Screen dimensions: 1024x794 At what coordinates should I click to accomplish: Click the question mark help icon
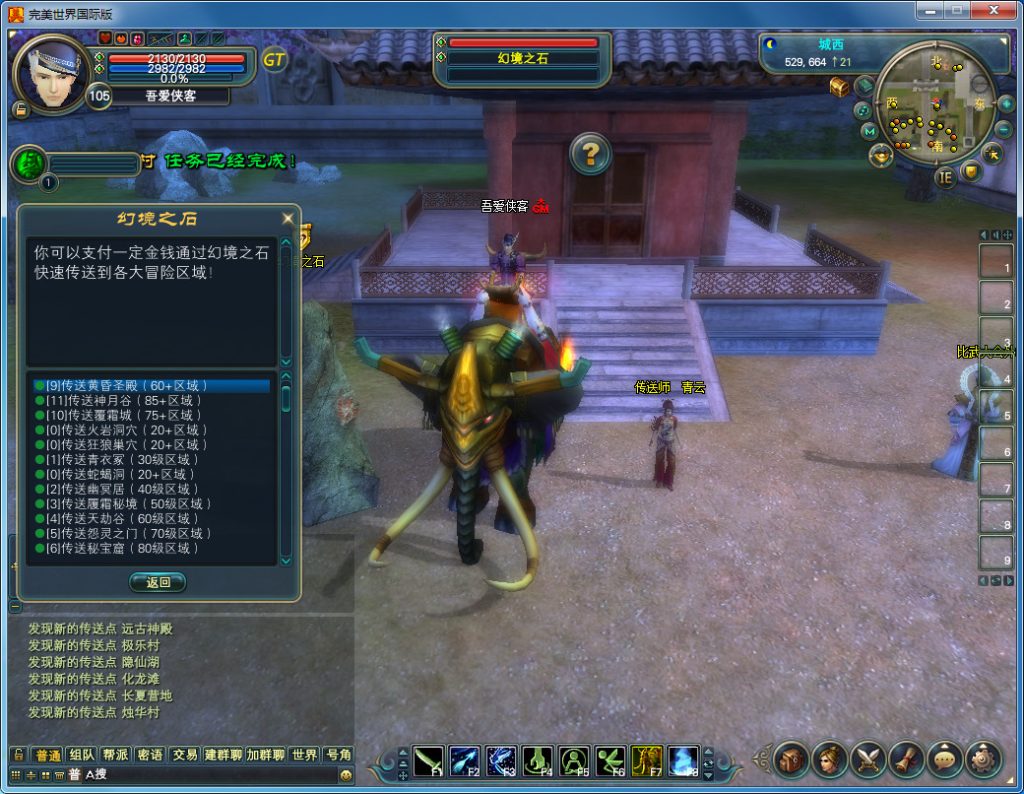[x=591, y=154]
